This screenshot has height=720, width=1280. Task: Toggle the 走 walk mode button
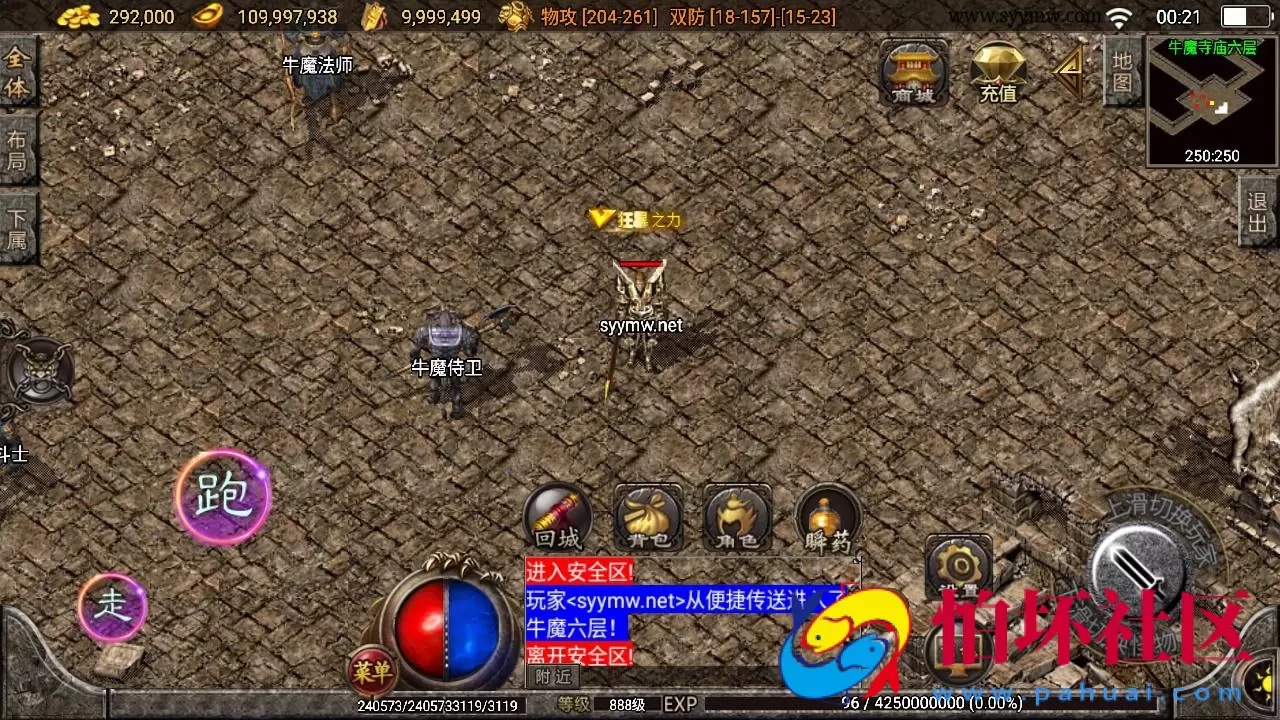pos(112,608)
